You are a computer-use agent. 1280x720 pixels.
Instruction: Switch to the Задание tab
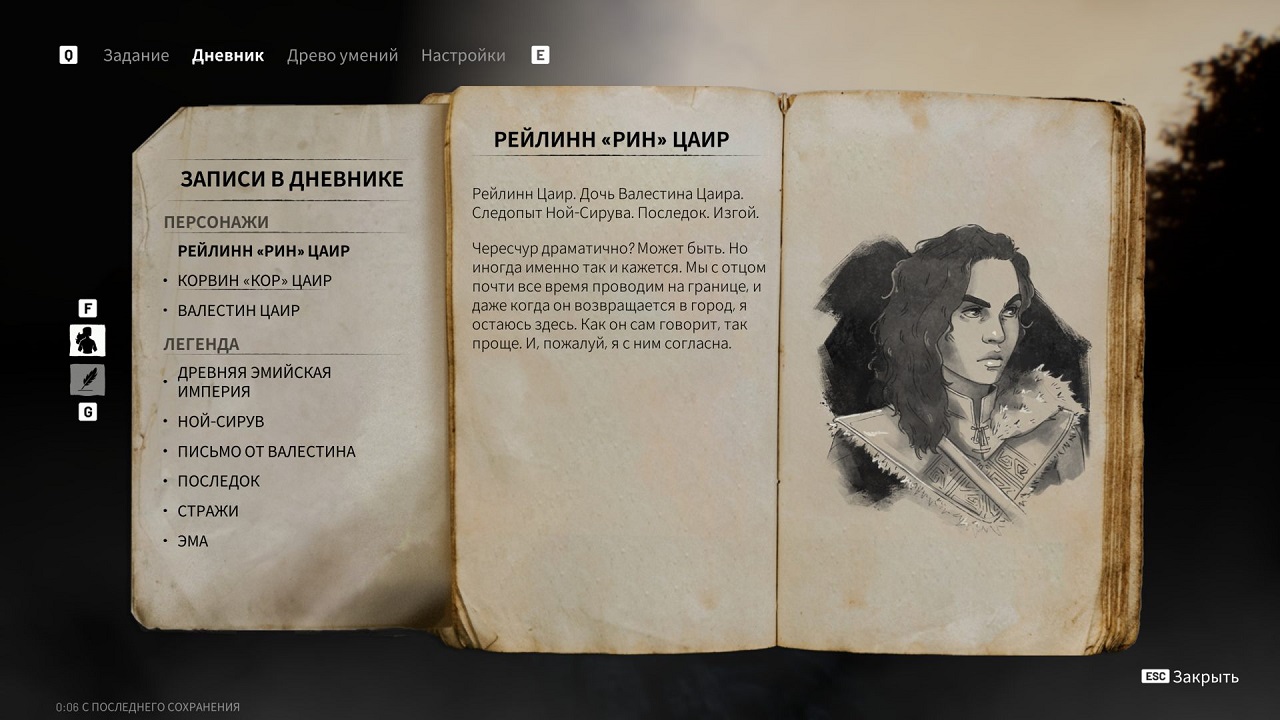click(136, 55)
